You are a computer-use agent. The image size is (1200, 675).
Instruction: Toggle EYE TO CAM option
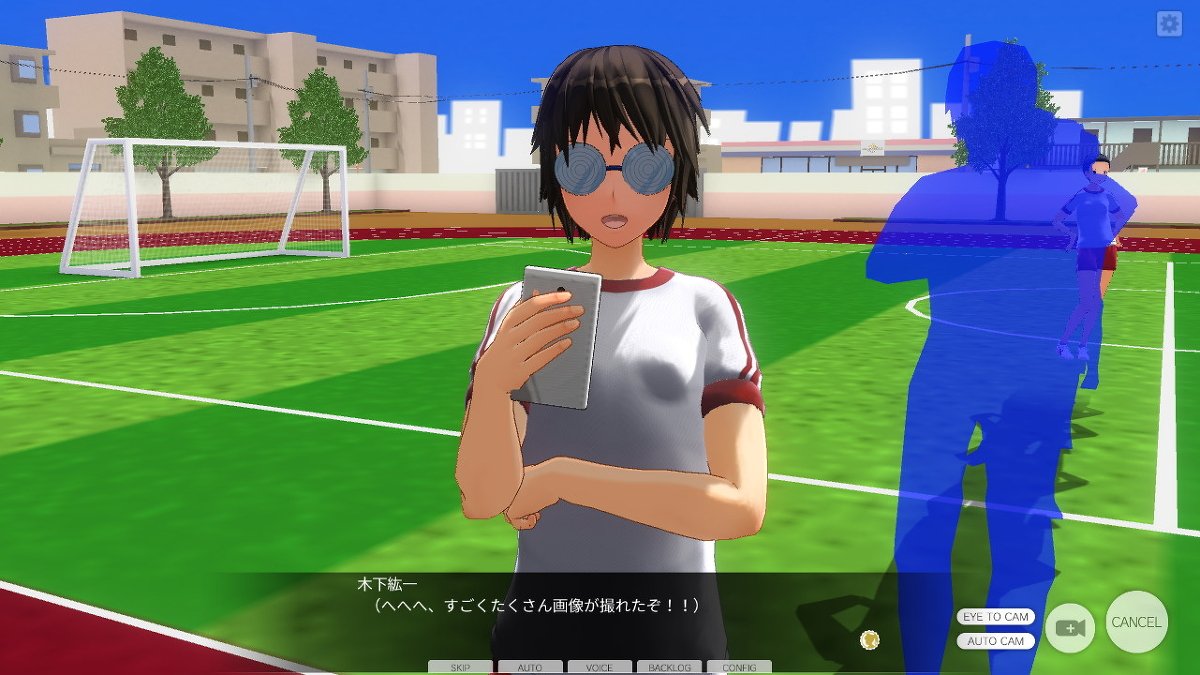point(996,617)
